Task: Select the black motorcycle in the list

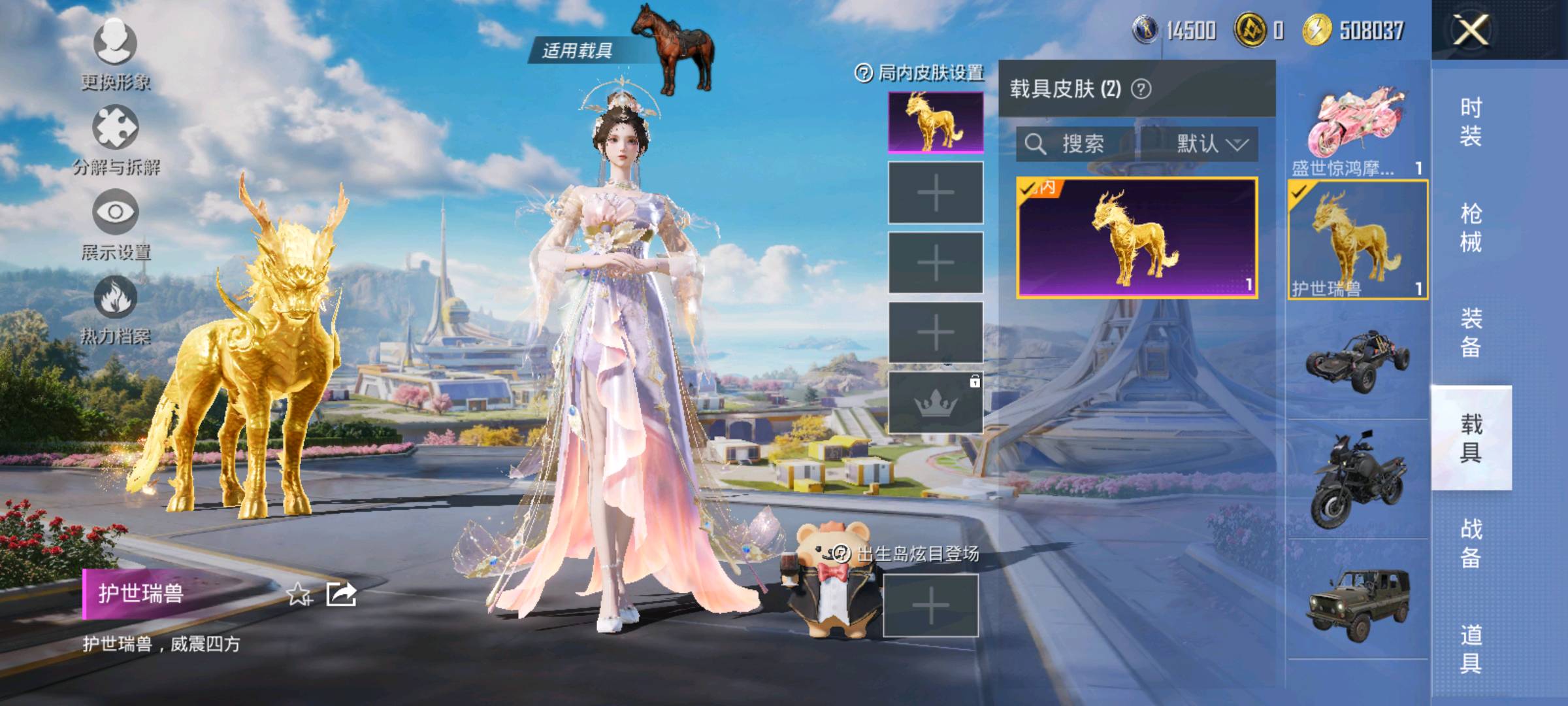Action: (1358, 479)
